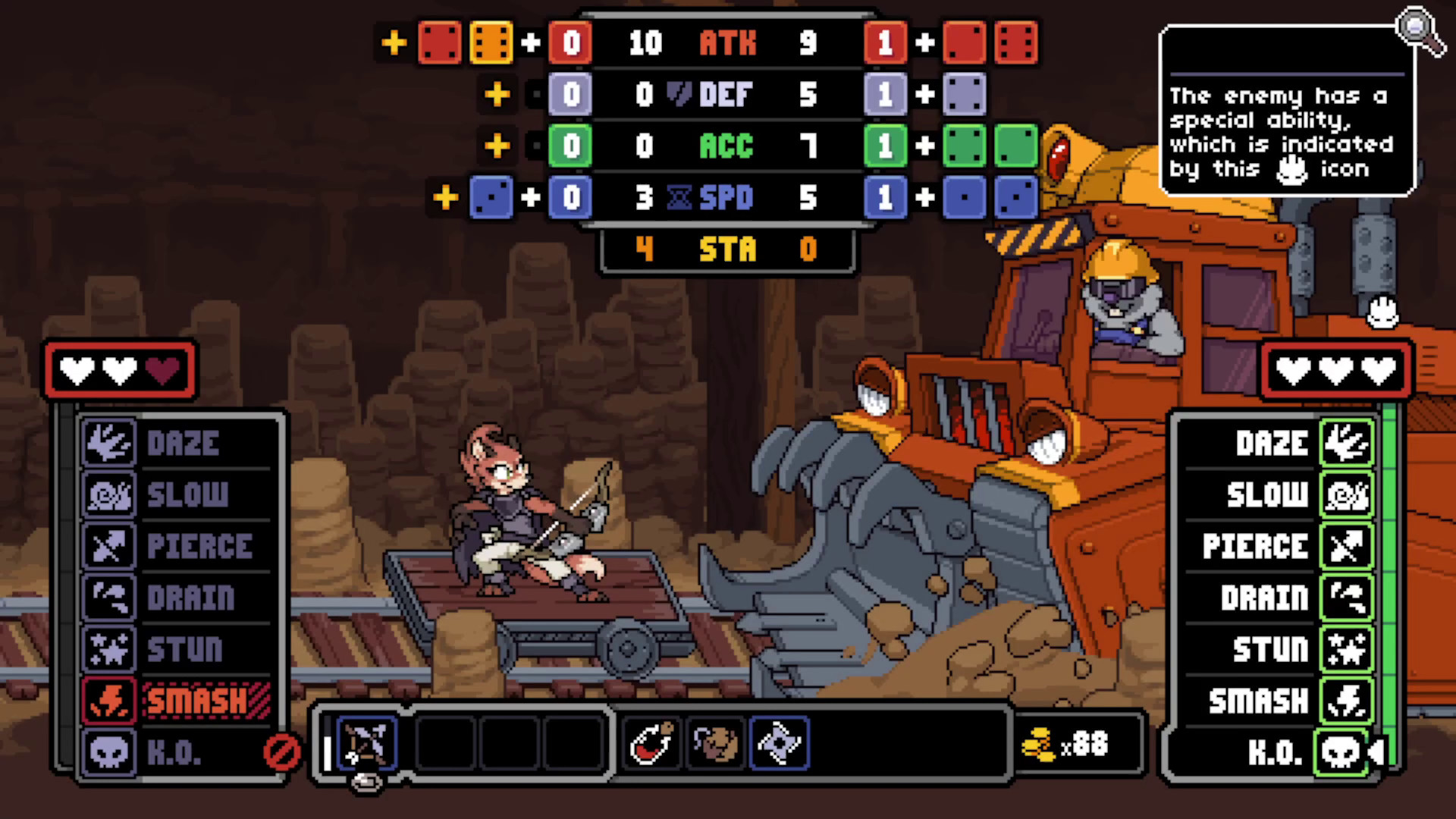Click the red six-pip attack die
Screen dimensions: 1456x819
[x=1018, y=43]
